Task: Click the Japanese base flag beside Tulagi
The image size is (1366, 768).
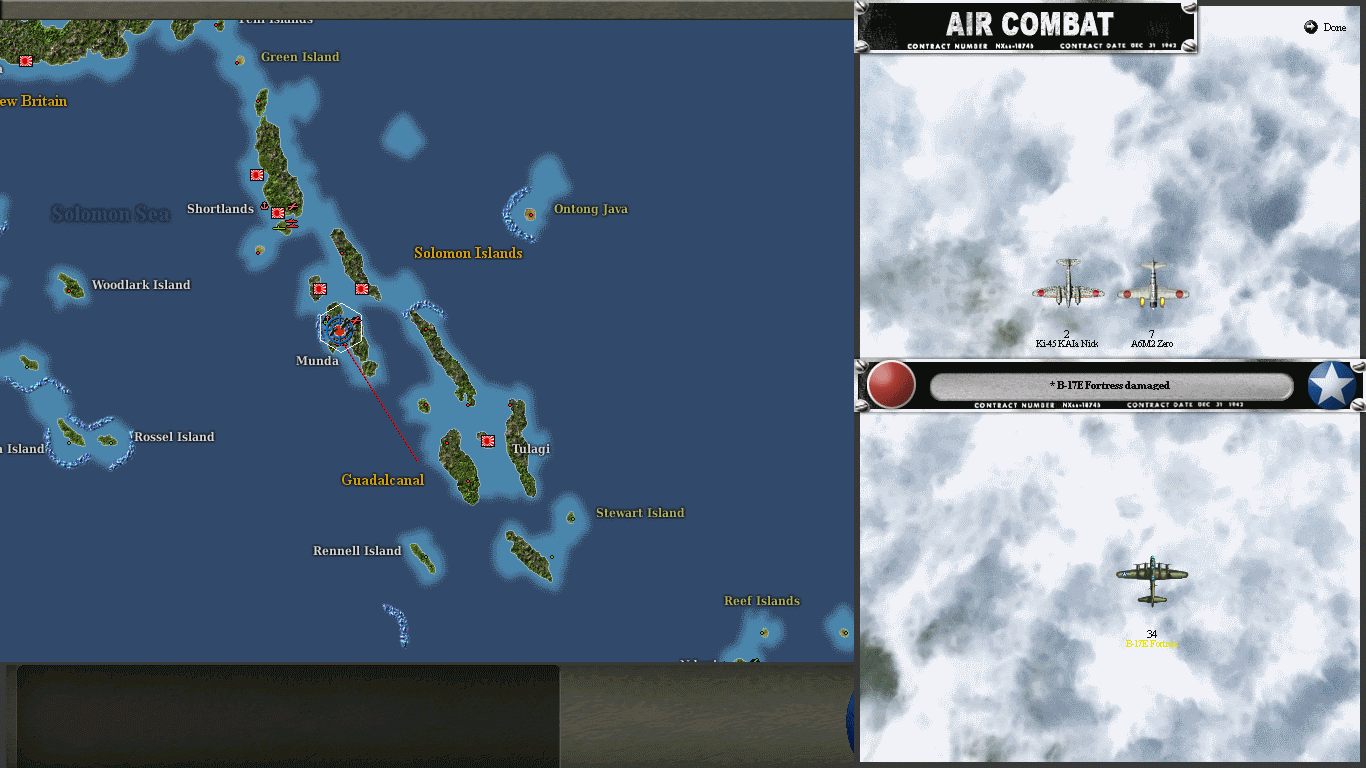Action: click(x=486, y=439)
